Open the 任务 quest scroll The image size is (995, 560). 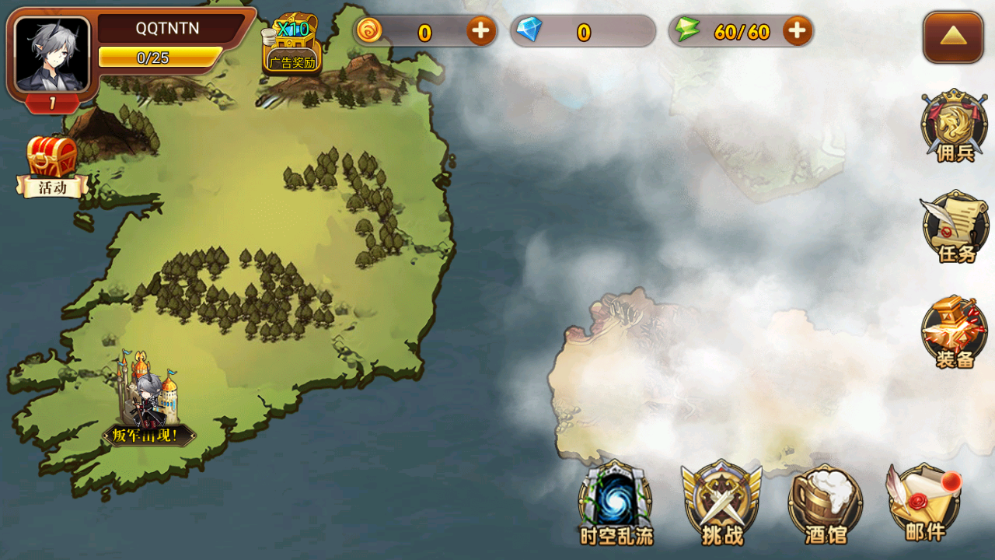(x=955, y=227)
